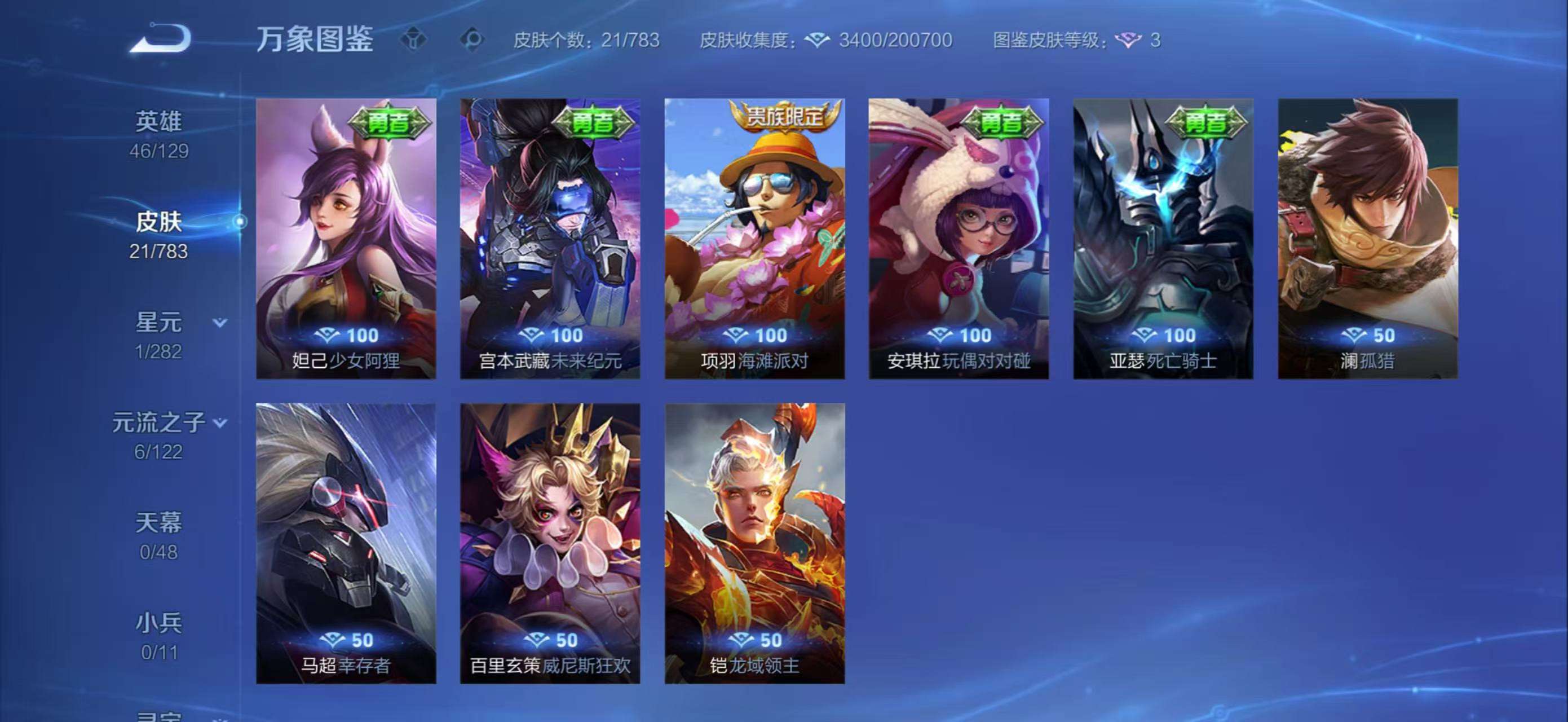Click the diamond icon beside 皮肤收集度
Image resolution: width=1568 pixels, height=722 pixels.
coord(819,40)
